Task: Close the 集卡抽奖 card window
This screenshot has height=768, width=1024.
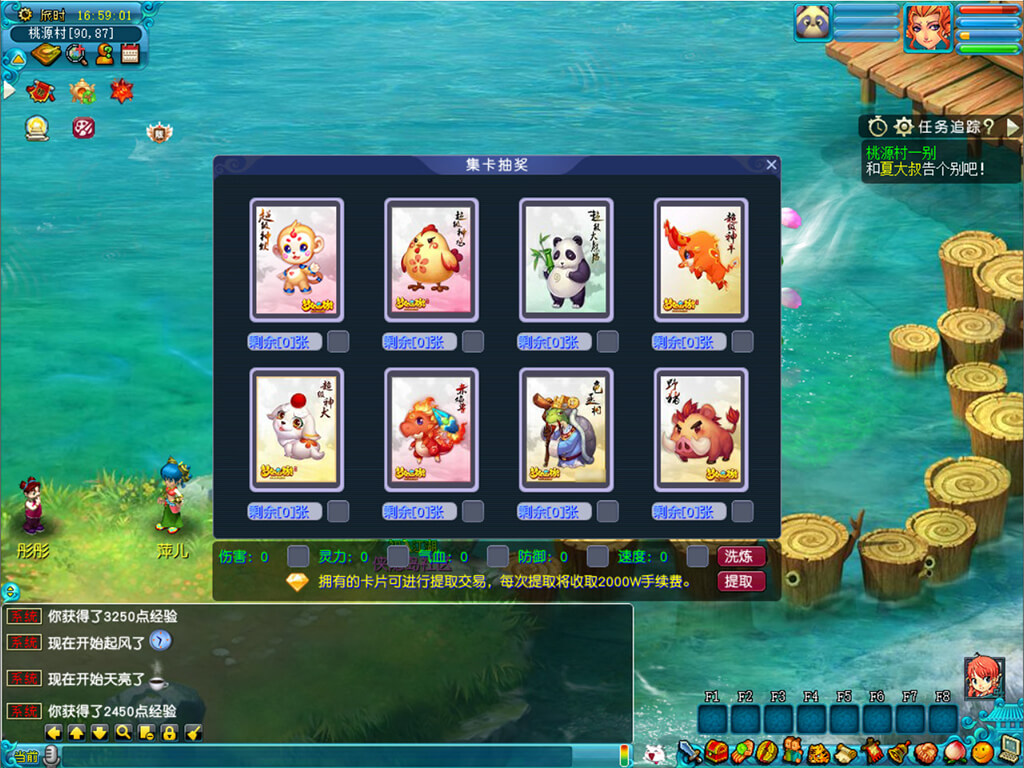Action: [771, 165]
